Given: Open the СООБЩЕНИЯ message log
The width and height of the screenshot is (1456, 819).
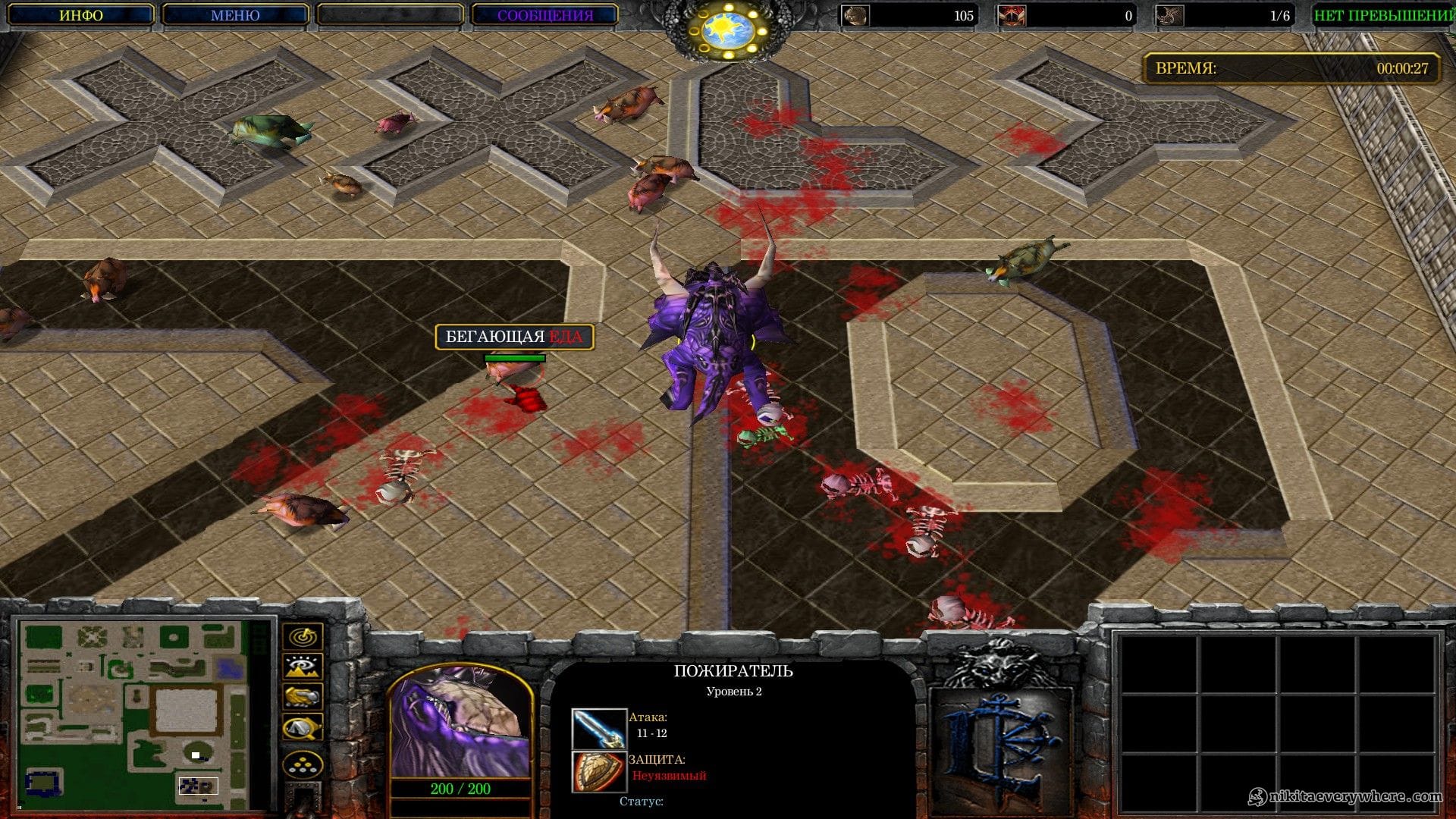Looking at the screenshot, I should pyautogui.click(x=544, y=15).
